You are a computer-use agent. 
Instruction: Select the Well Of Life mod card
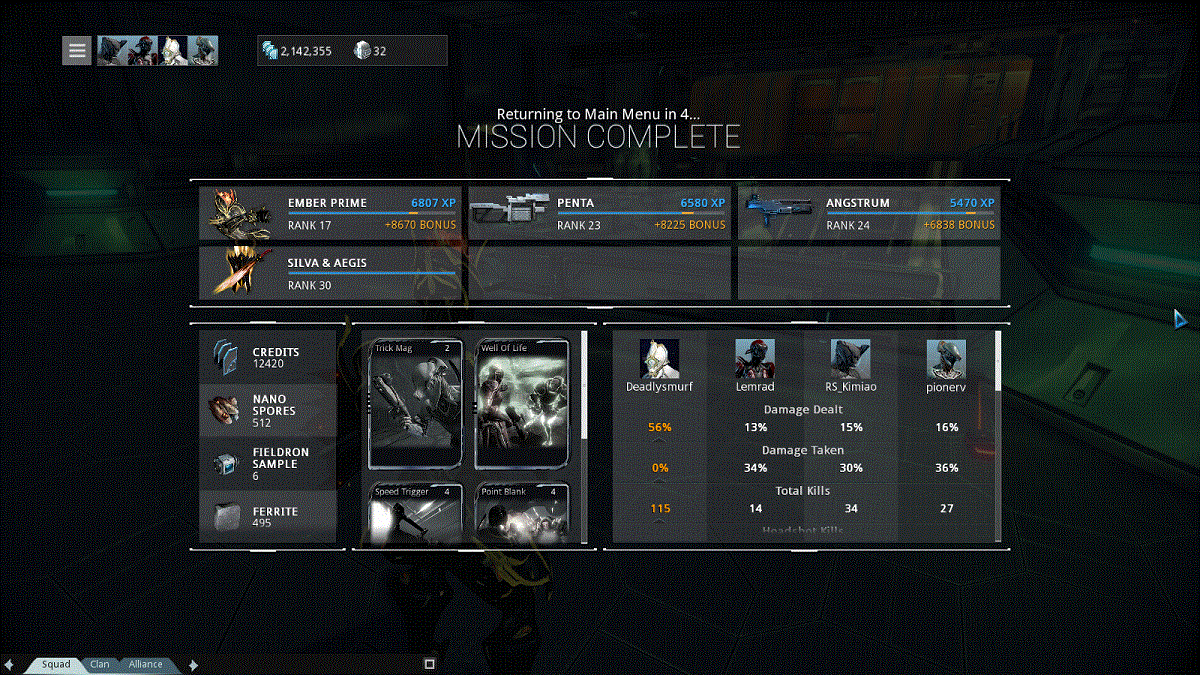522,404
